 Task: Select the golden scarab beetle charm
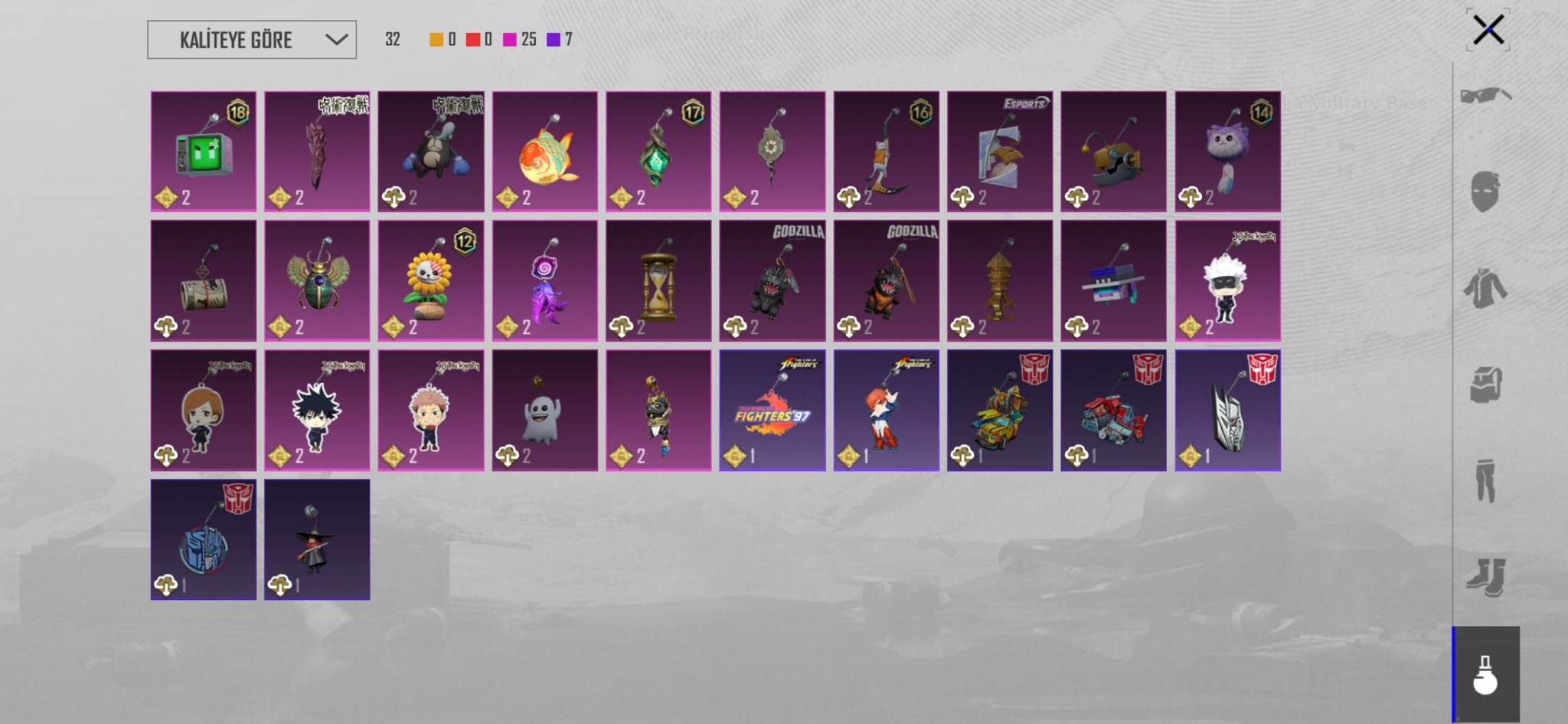click(x=317, y=280)
